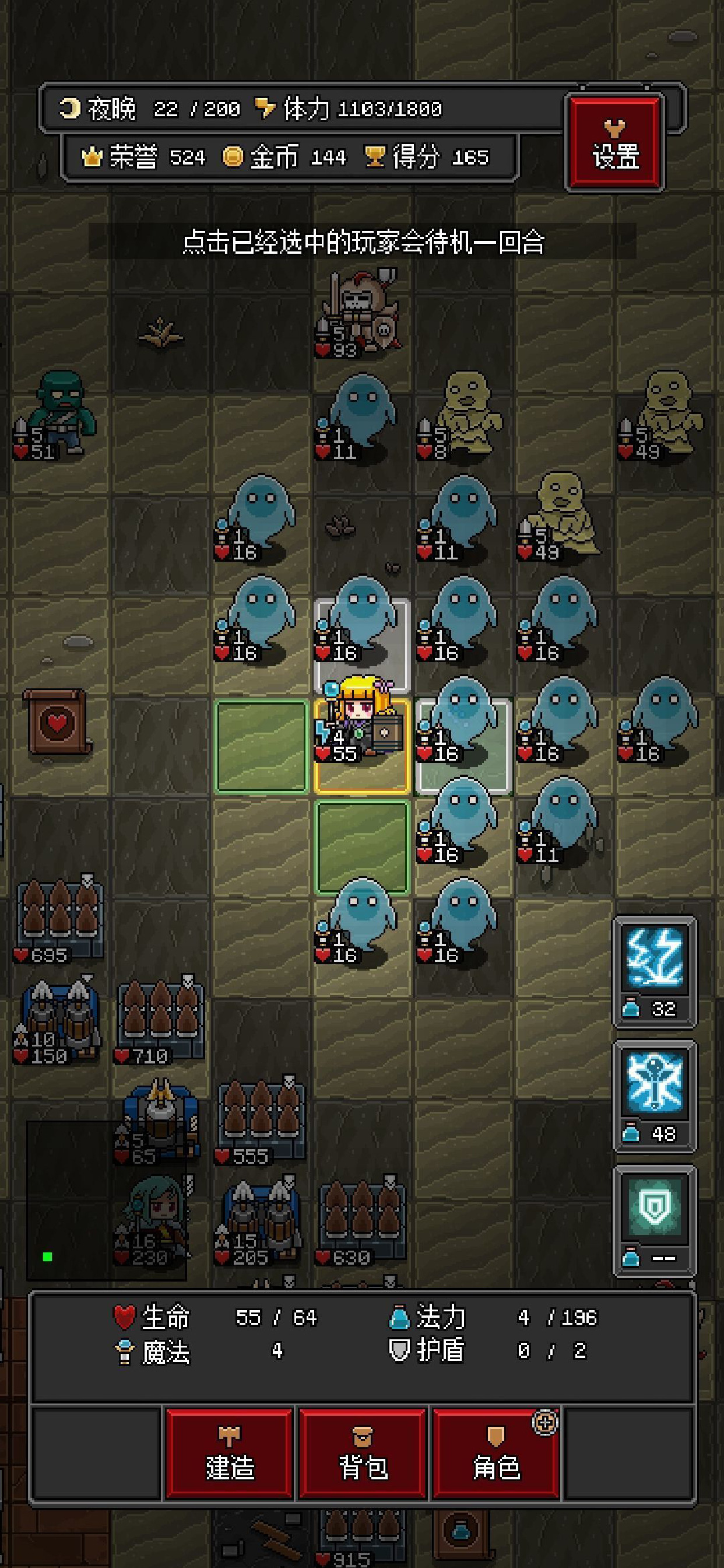This screenshot has height=1568, width=724.
Task: Move to the green tile below the mage
Action: point(362,846)
